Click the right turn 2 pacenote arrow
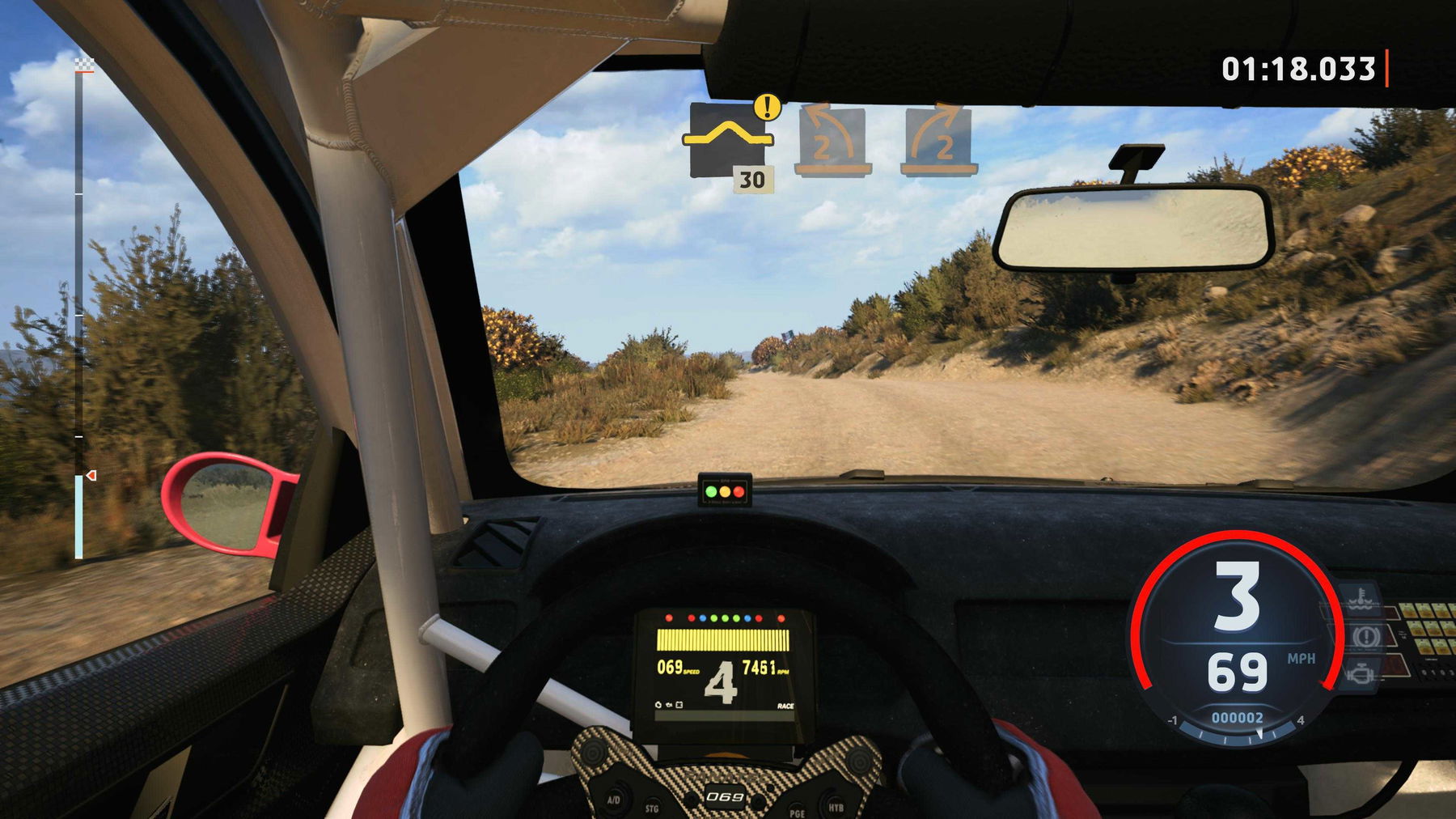Screen dimensions: 1456x819 coord(937,139)
